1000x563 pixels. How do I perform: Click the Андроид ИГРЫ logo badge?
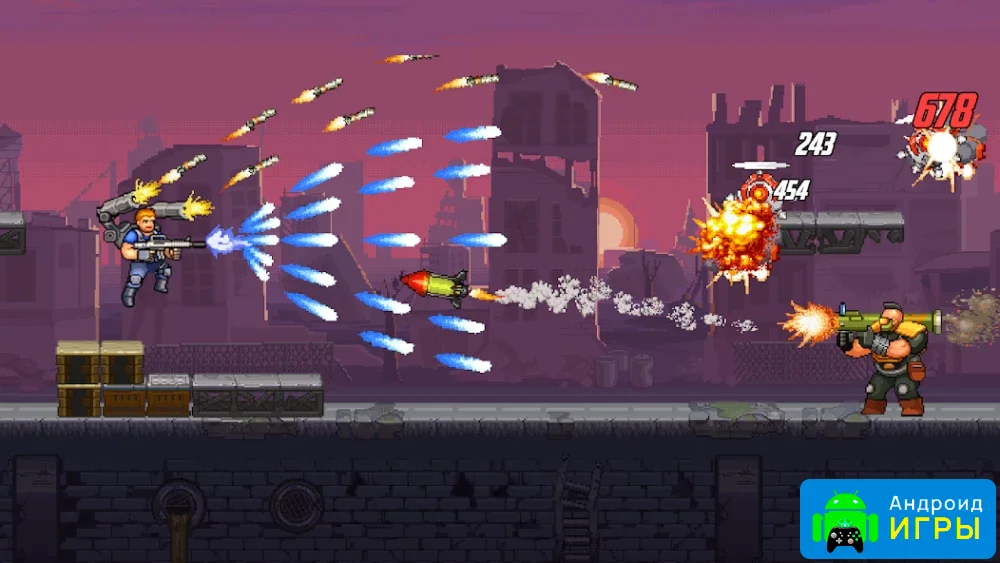coord(897,518)
